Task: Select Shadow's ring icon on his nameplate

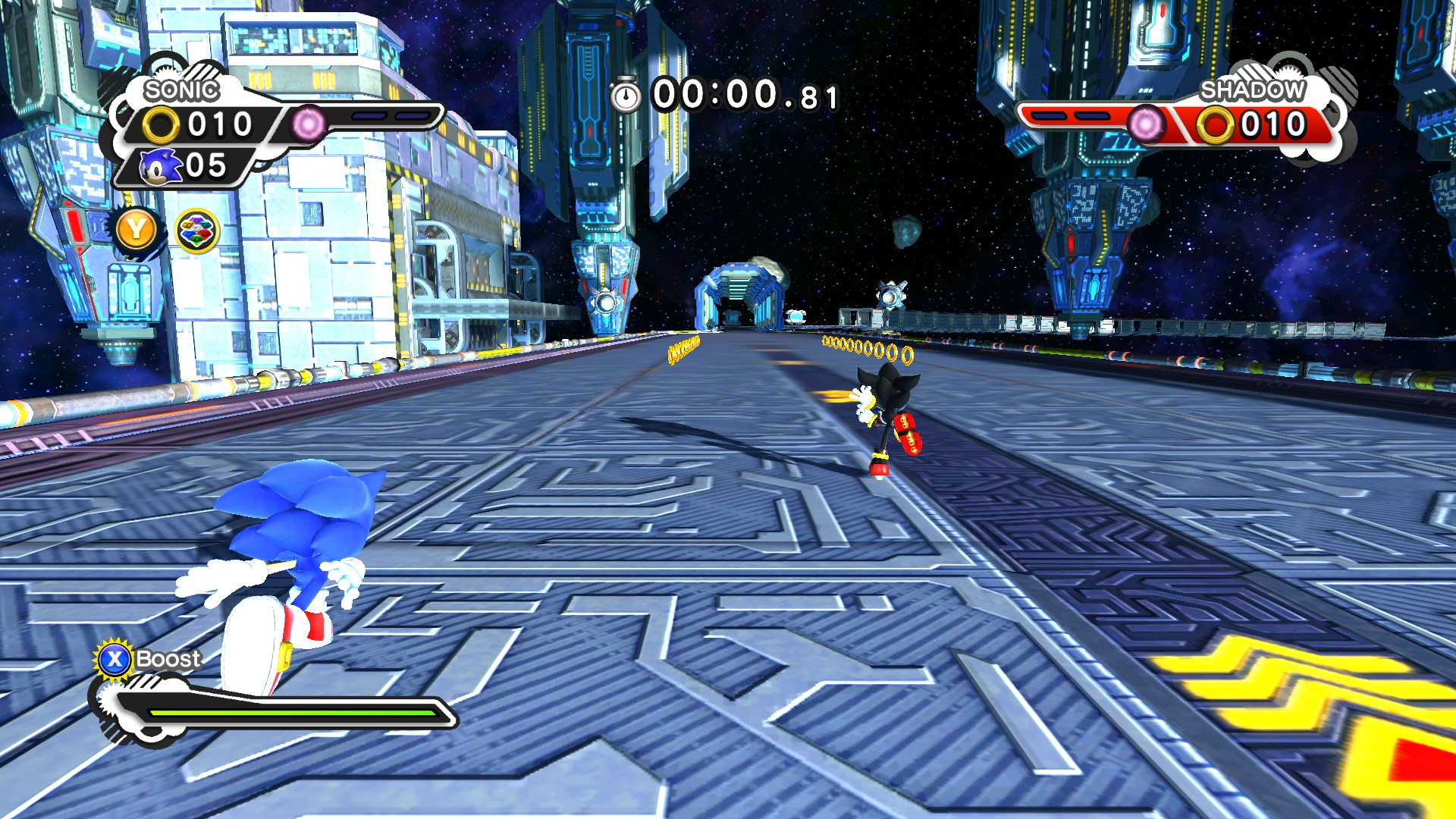Action: [1215, 122]
